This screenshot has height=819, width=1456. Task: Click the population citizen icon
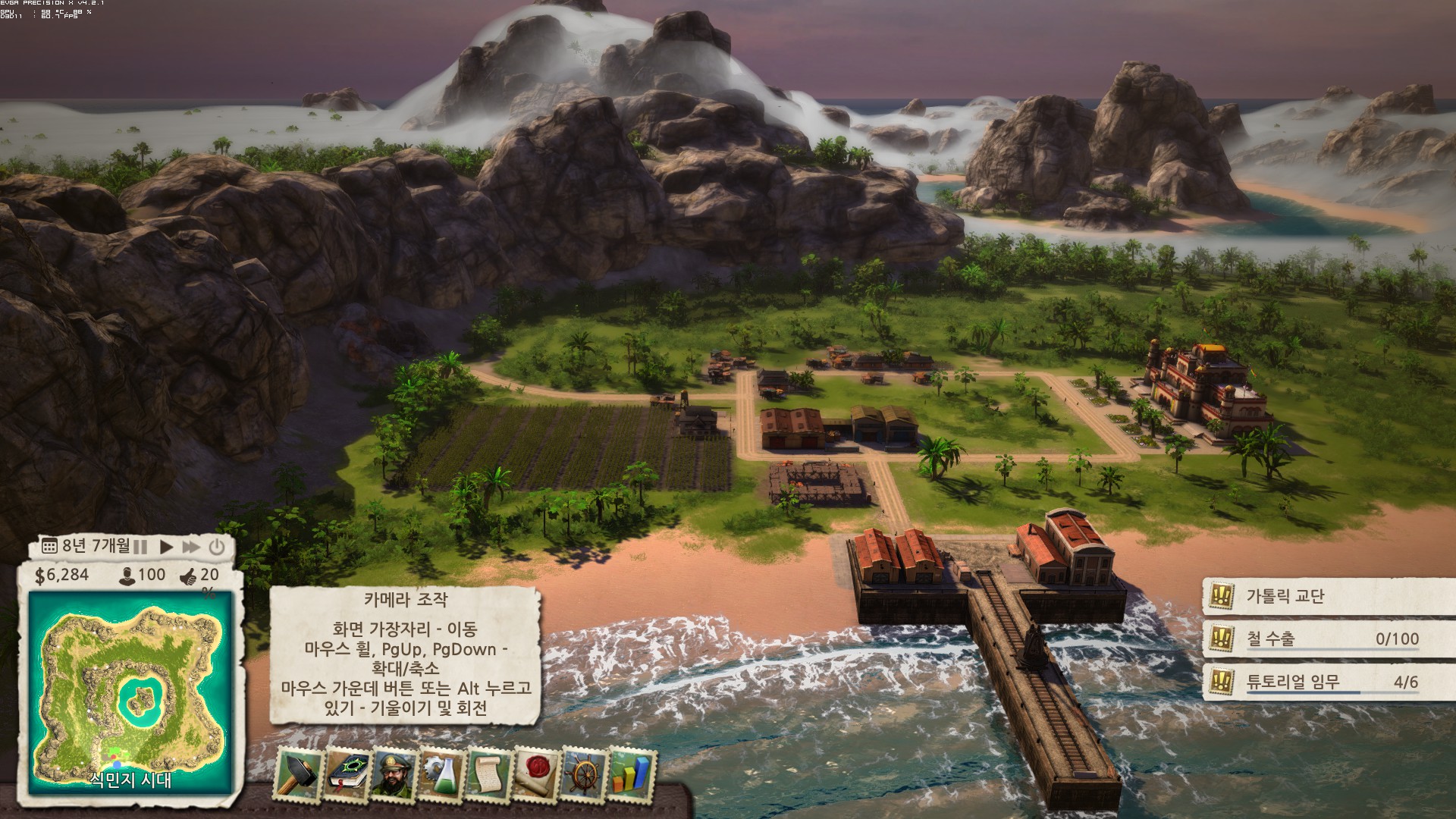click(x=127, y=576)
